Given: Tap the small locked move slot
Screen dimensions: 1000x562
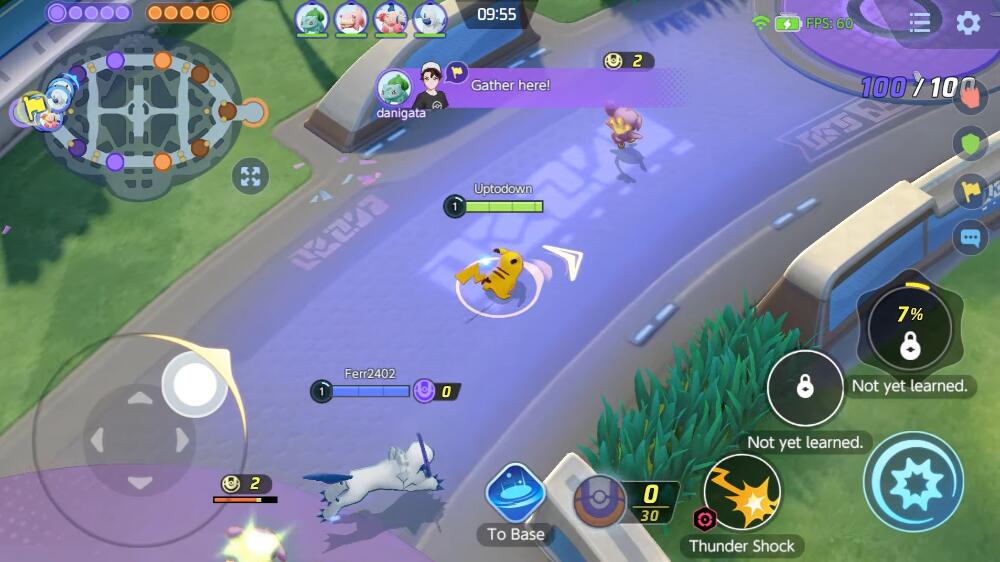Looking at the screenshot, I should coord(805,388).
